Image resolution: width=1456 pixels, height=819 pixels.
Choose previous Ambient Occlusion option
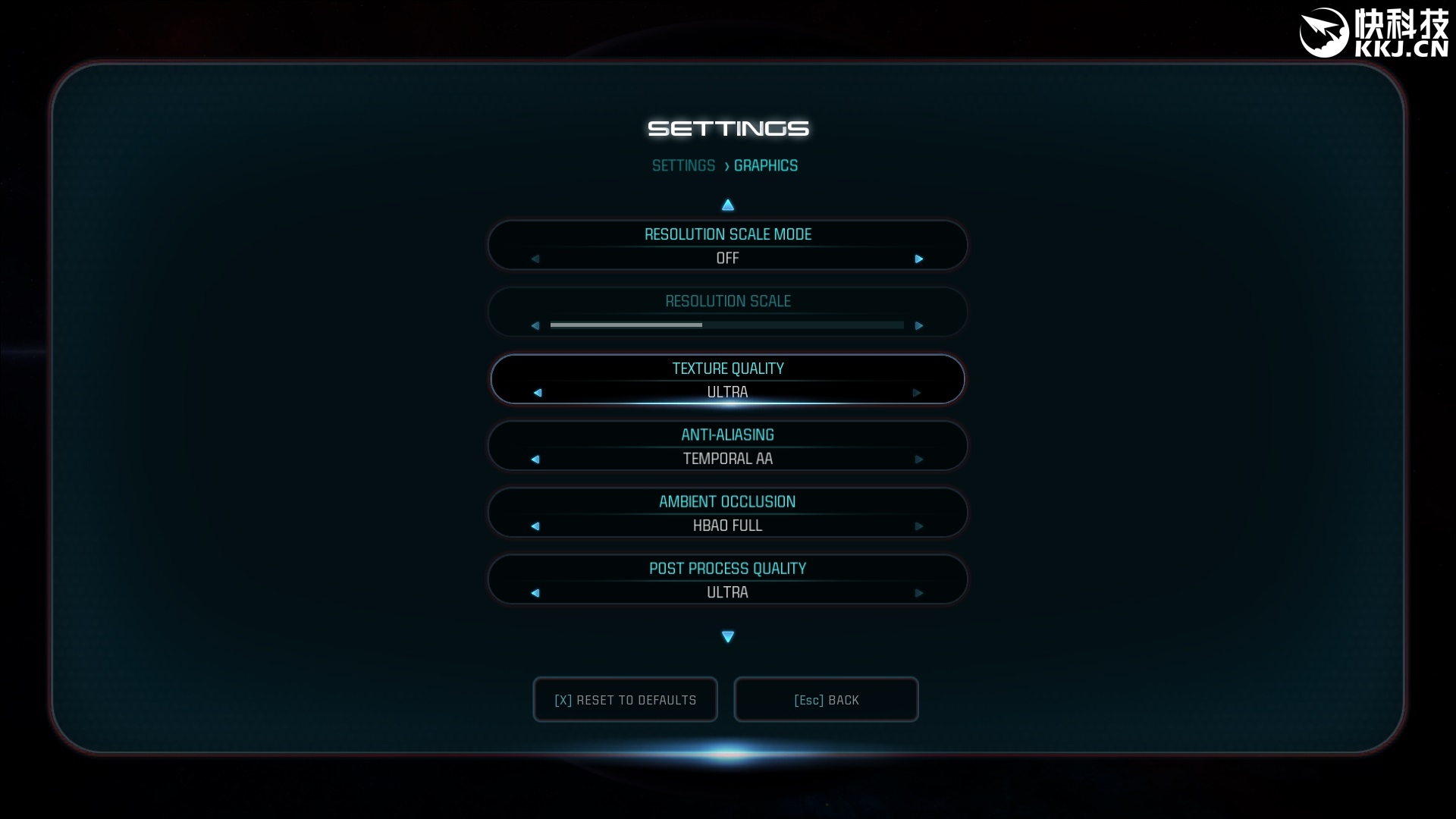pyautogui.click(x=535, y=526)
